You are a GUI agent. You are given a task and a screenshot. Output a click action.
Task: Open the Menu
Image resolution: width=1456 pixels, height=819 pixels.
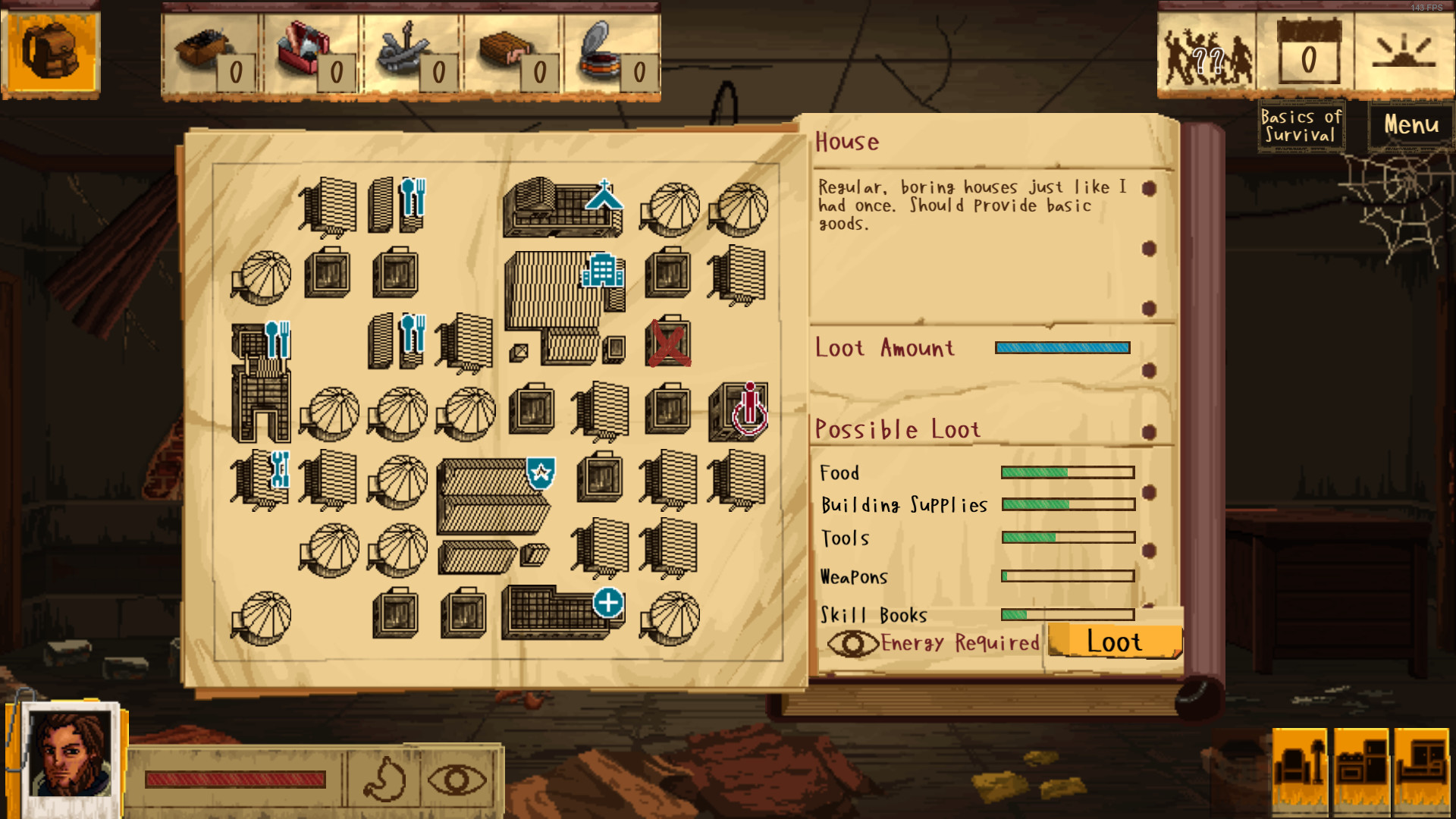pos(1410,125)
